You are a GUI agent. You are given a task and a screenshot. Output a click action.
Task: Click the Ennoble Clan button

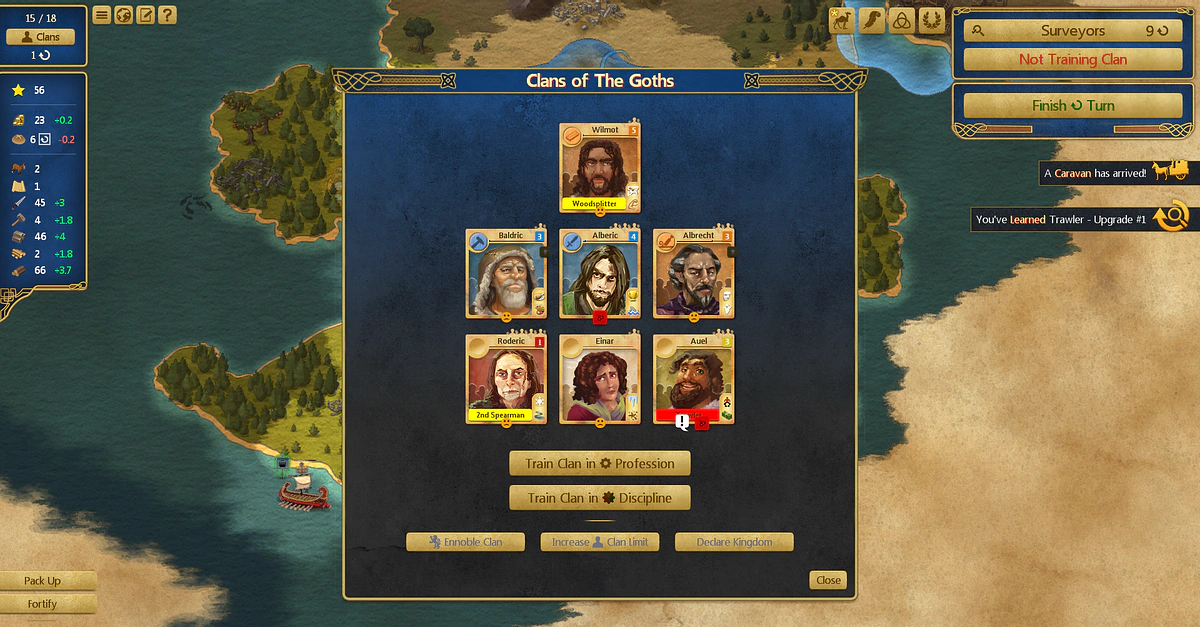pos(466,542)
